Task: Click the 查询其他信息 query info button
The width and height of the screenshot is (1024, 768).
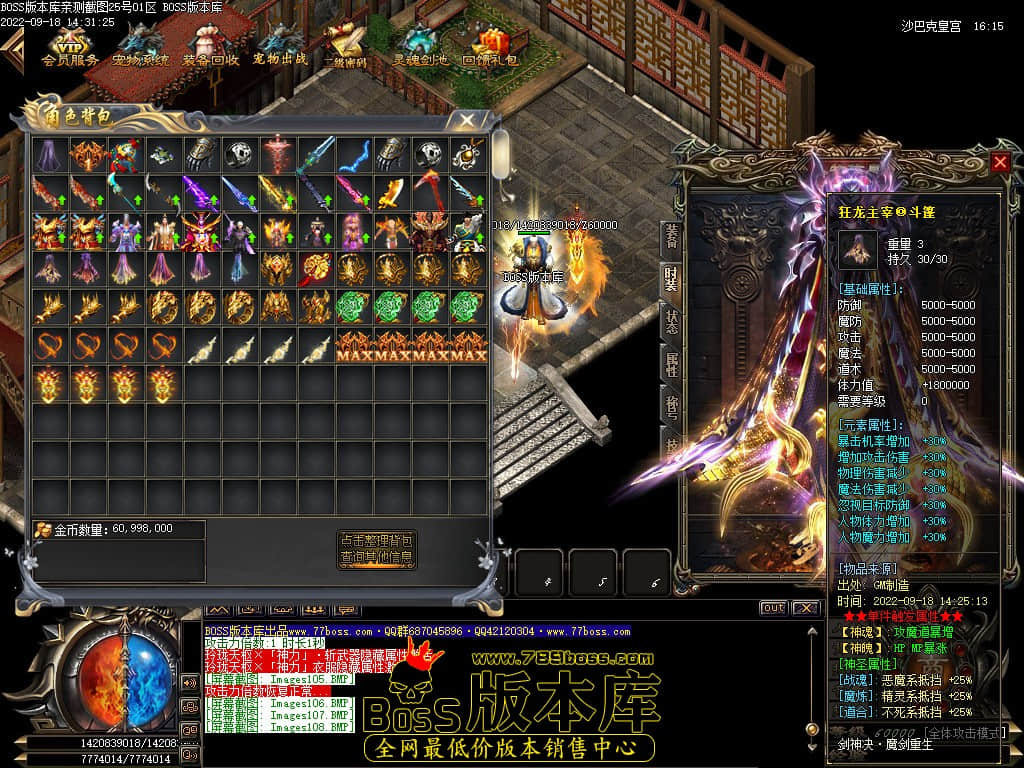Action: (376, 557)
